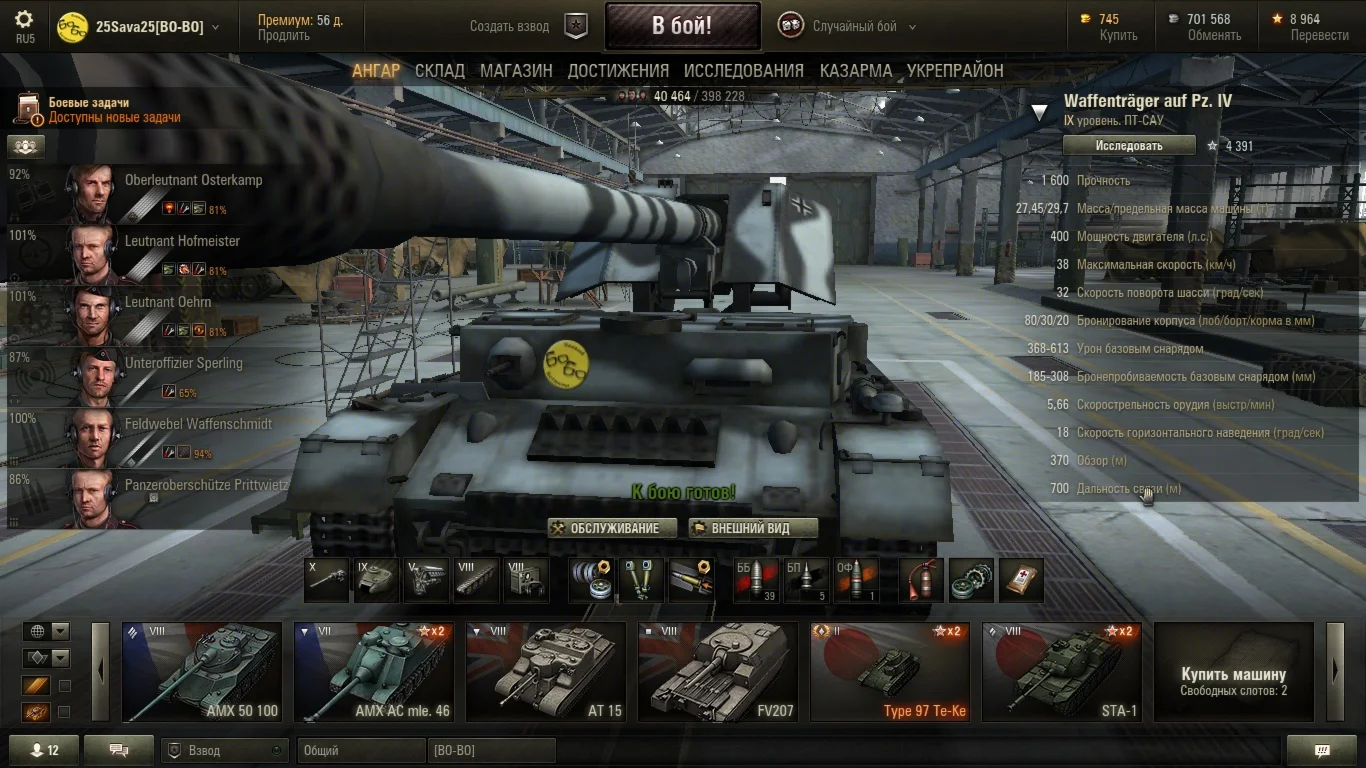
Task: Show the КАЗАРМА tab
Action: coord(856,71)
